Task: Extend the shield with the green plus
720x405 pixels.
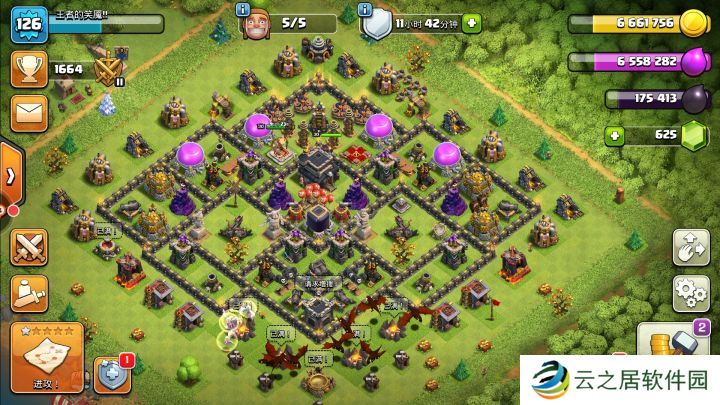Action: click(x=471, y=23)
